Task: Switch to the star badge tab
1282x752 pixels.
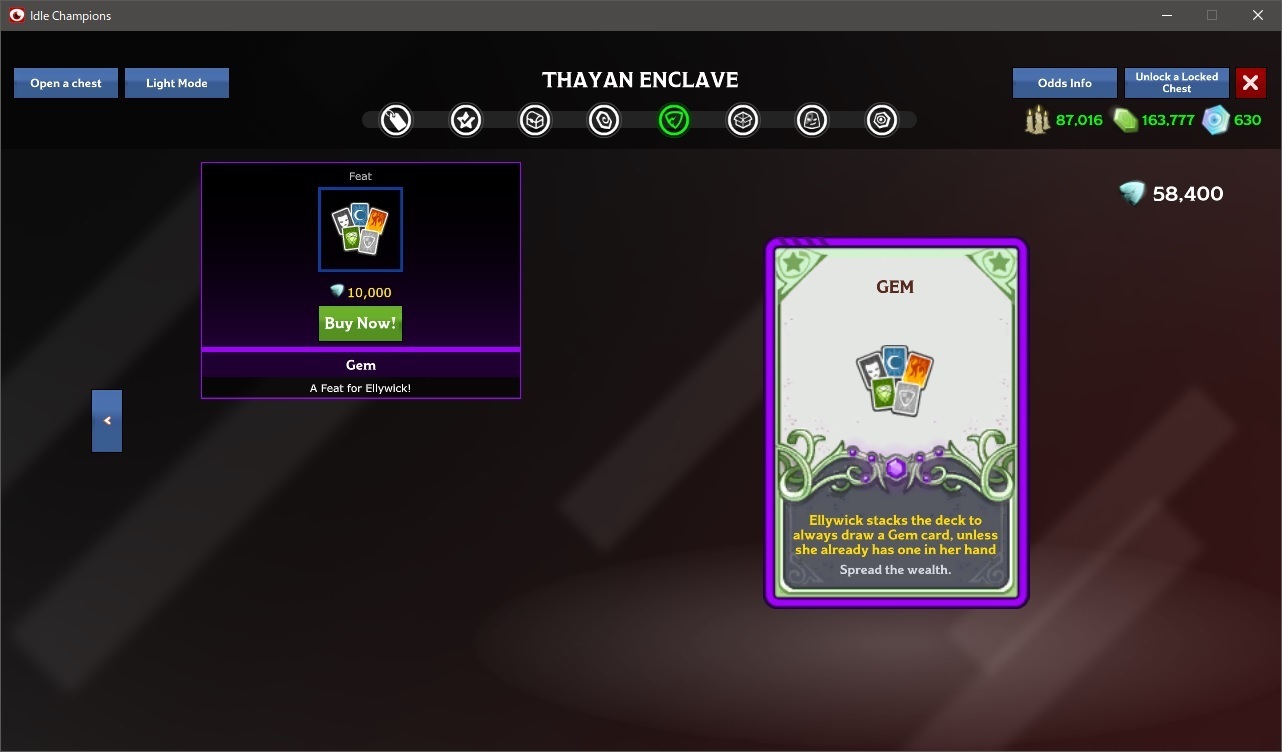Action: (466, 121)
